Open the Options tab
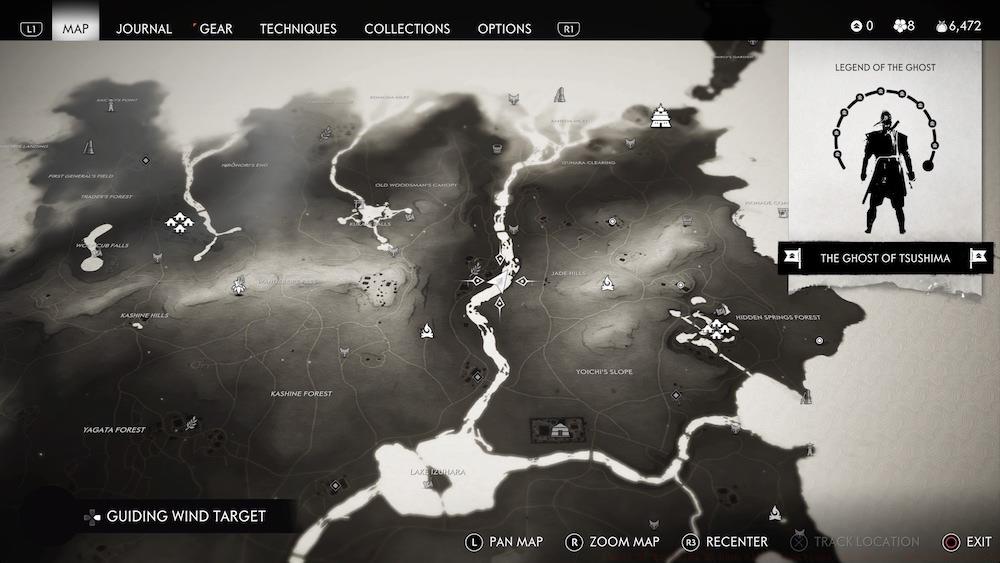The height and width of the screenshot is (563, 1000). [504, 28]
